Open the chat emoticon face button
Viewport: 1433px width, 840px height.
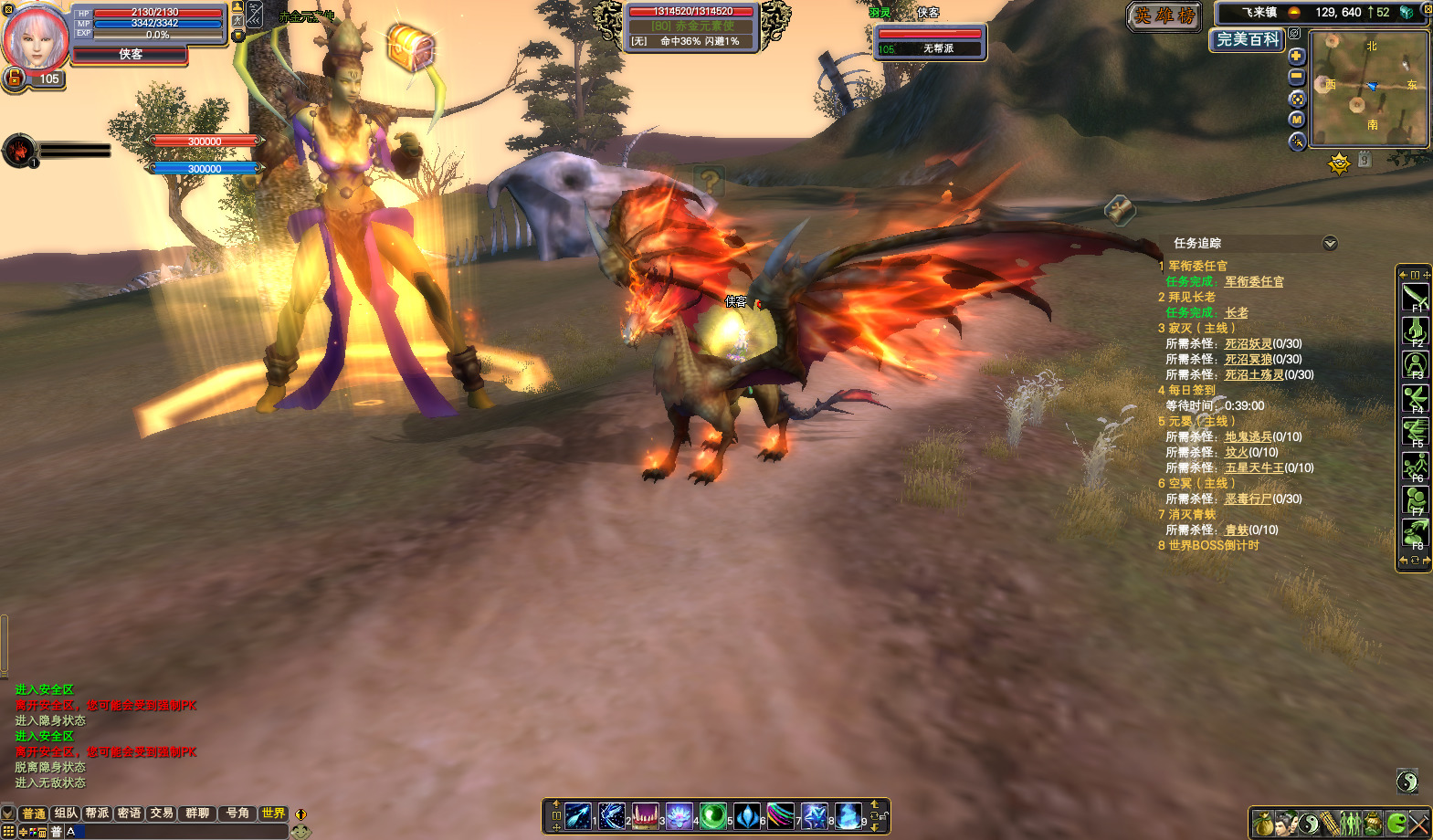pos(300,832)
